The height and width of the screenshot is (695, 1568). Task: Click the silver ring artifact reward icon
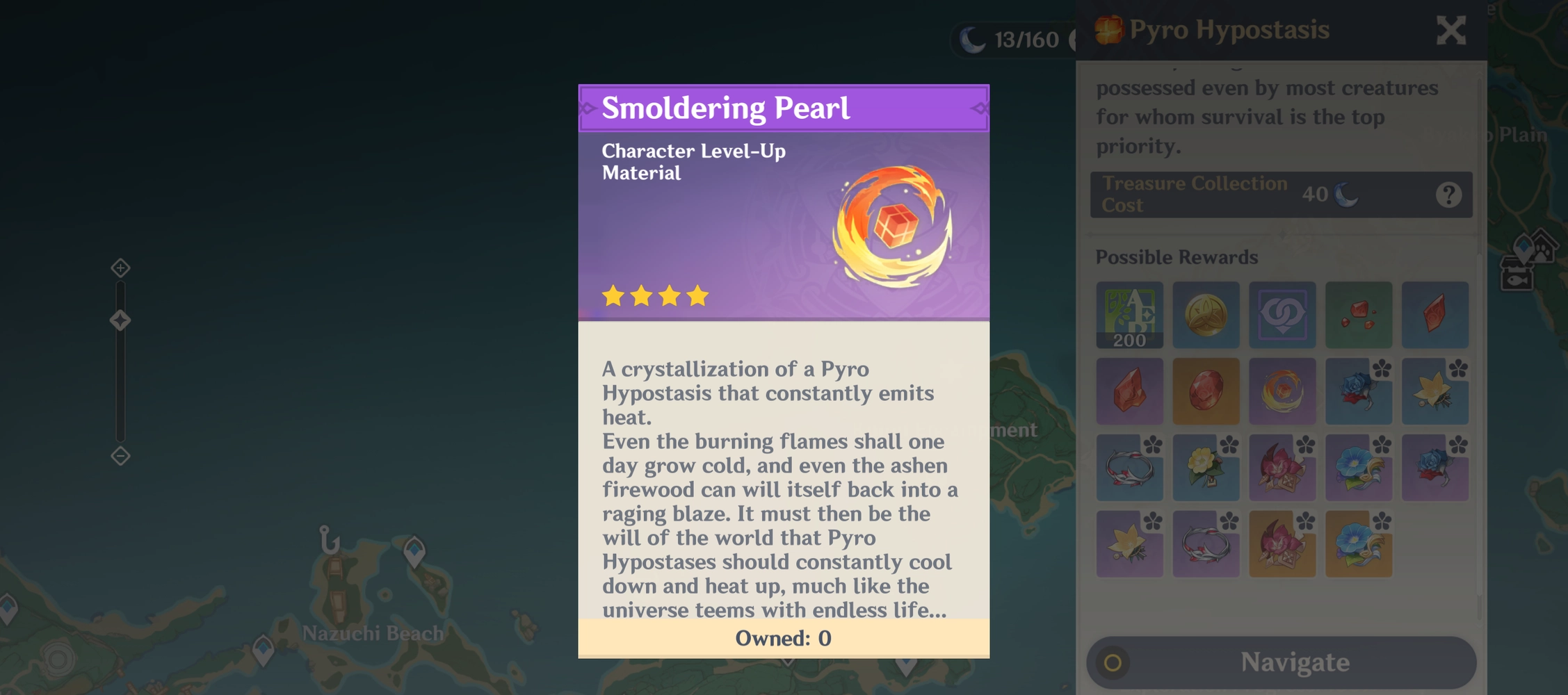1130,468
